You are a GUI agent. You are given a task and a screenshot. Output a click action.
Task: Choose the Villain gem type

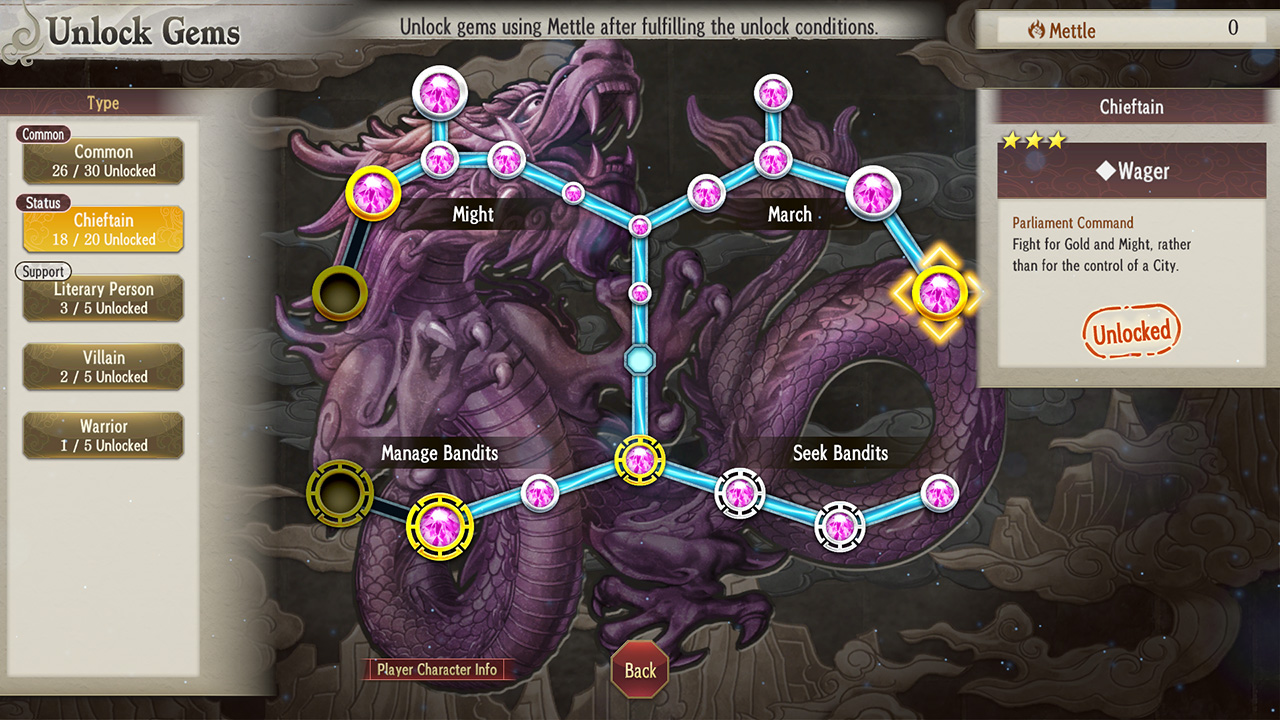point(103,367)
